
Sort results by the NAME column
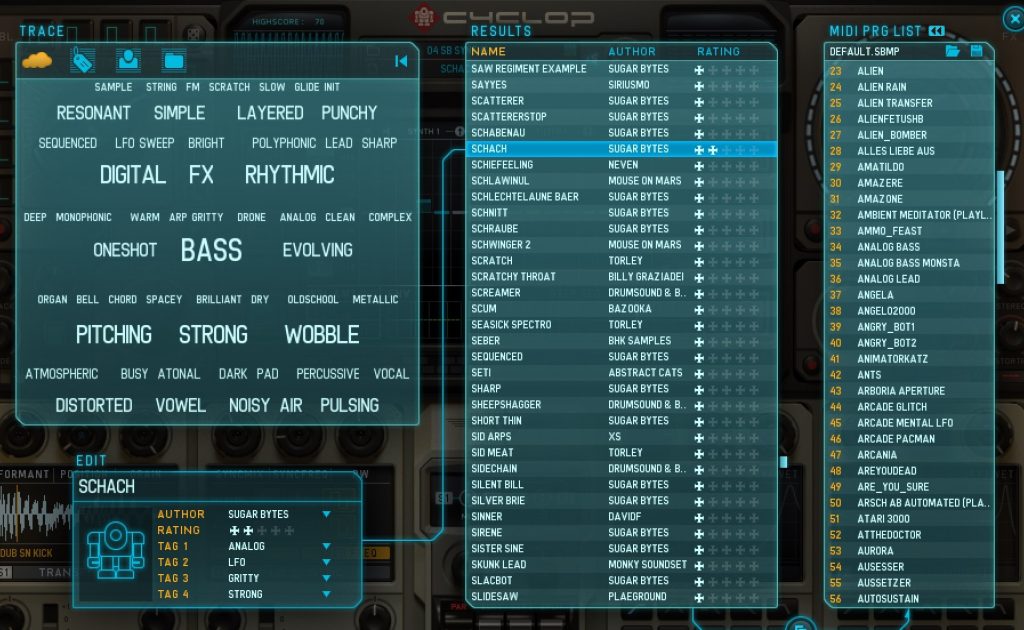(489, 51)
